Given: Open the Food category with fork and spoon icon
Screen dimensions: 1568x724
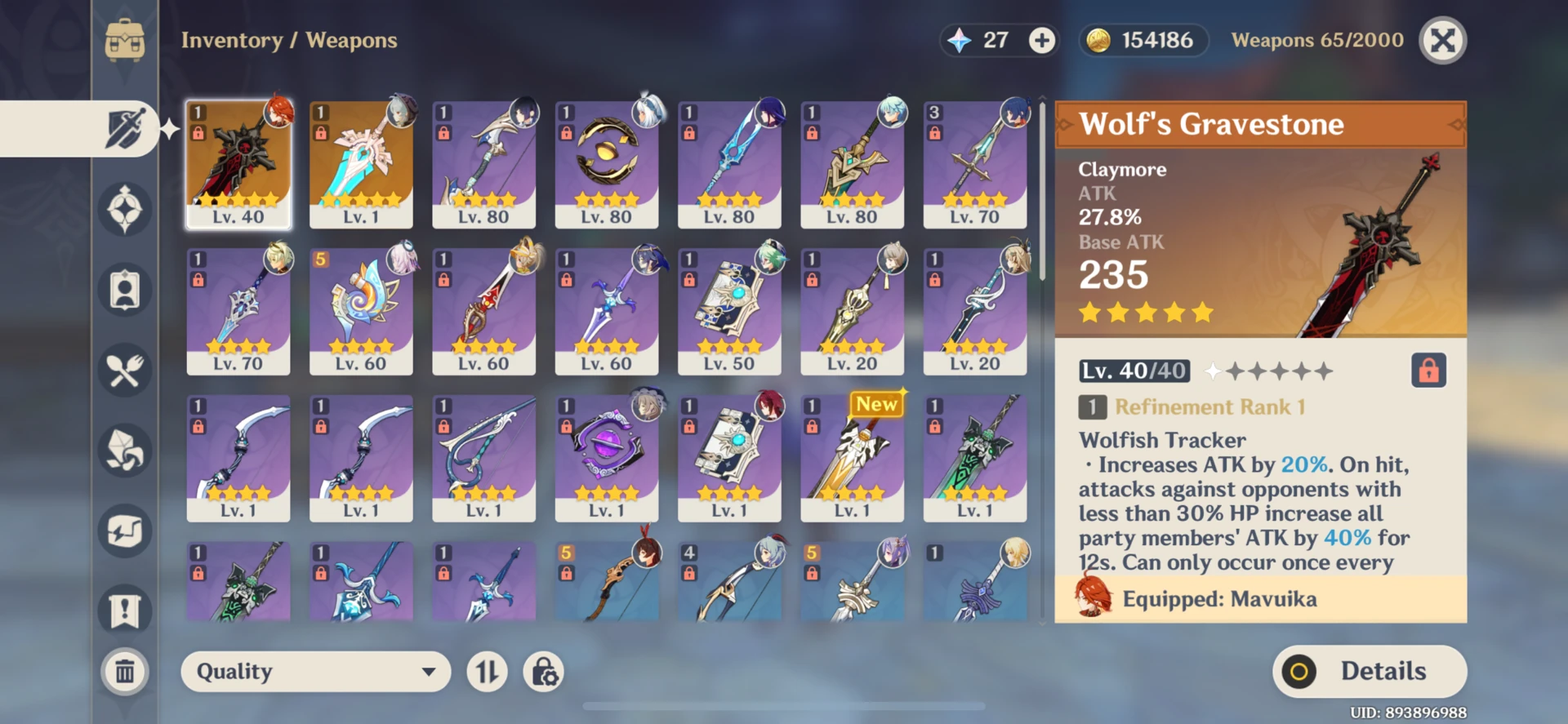Looking at the screenshot, I should (x=124, y=370).
